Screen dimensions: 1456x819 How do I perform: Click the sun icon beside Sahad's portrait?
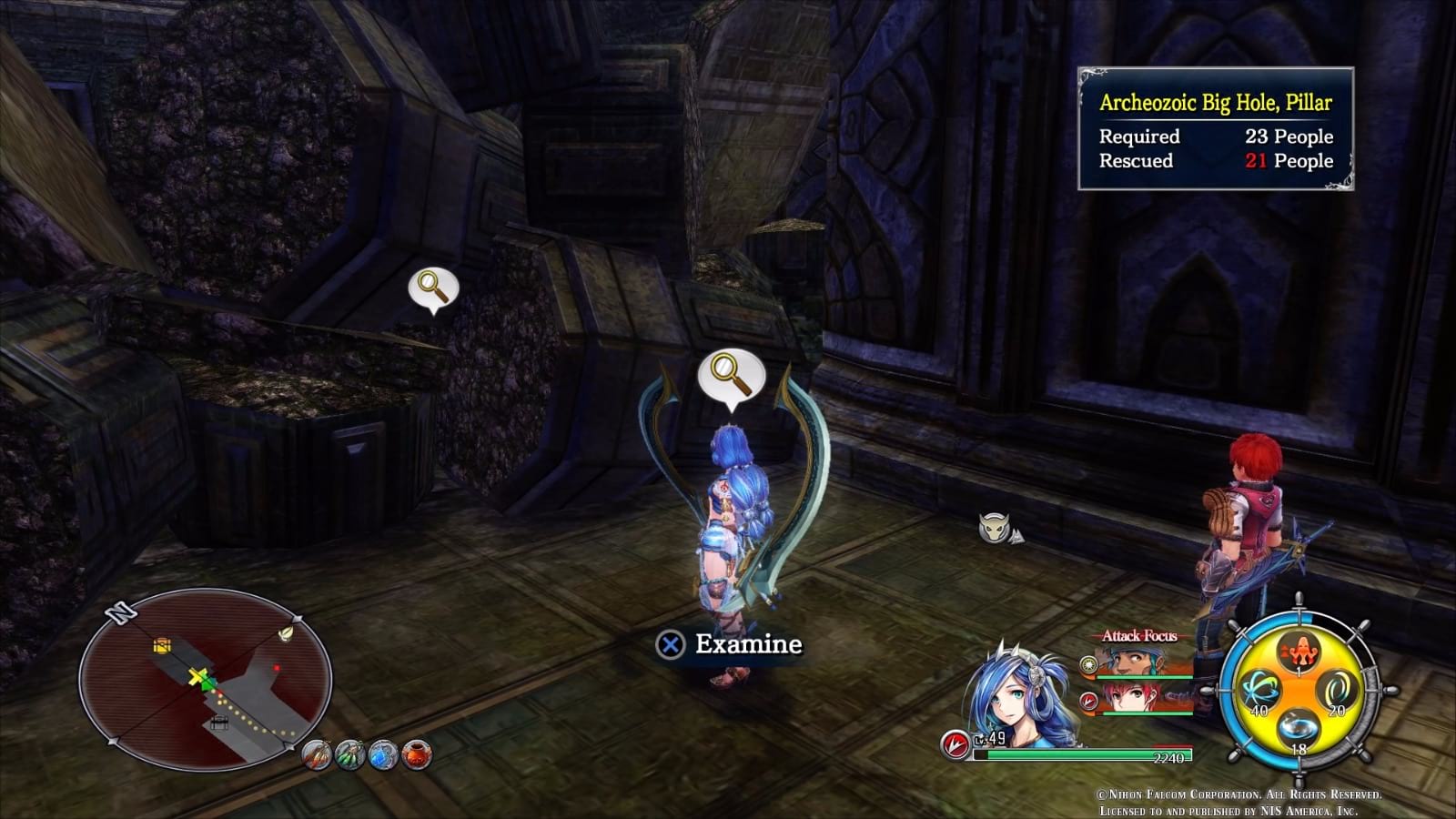point(1088,664)
